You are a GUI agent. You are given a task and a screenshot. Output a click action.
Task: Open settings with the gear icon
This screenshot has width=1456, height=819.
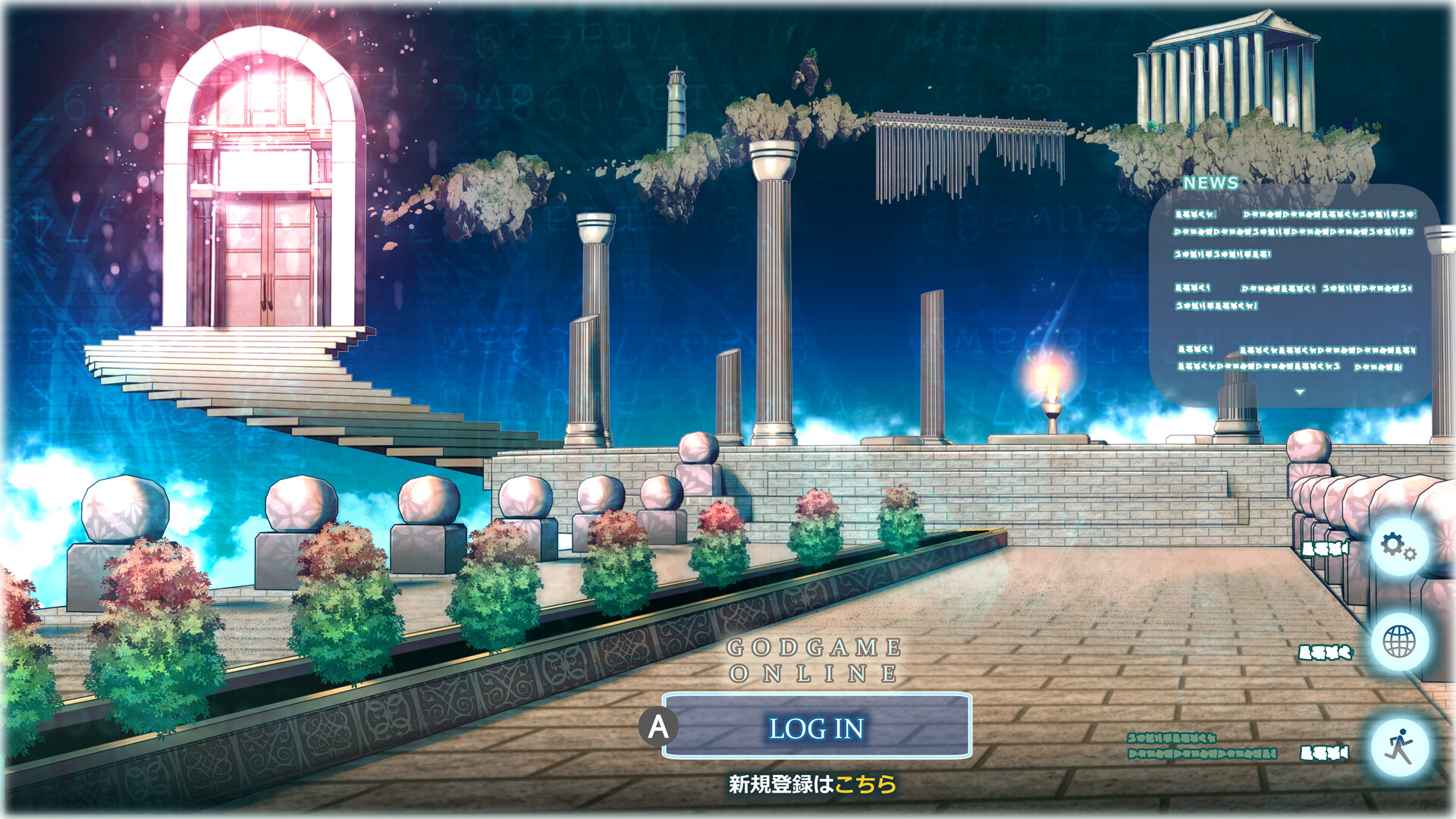(1398, 546)
